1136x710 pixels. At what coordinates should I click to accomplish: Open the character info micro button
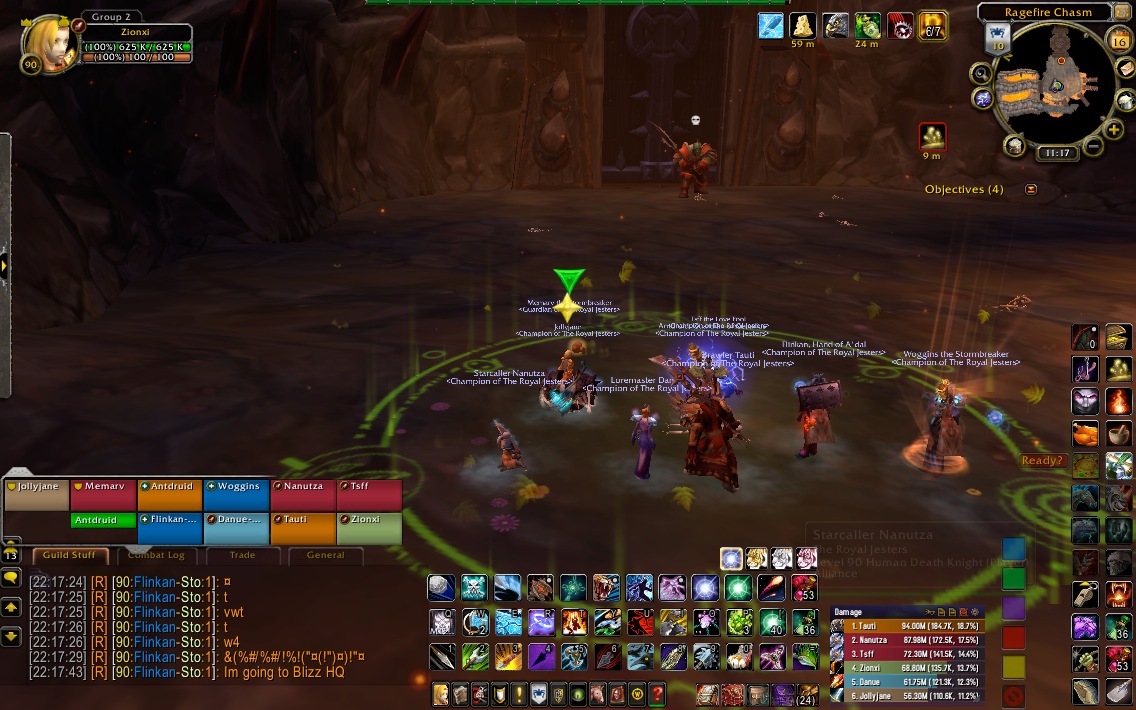click(x=440, y=694)
